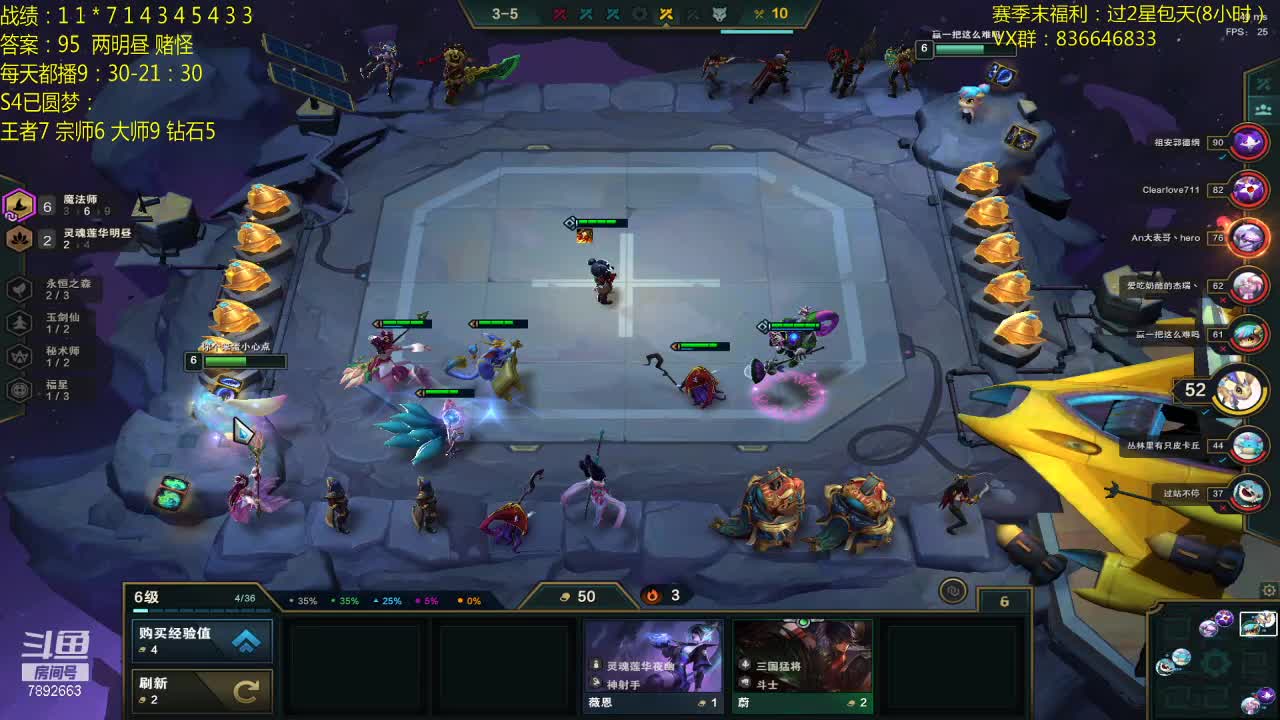Buy experience with the 购买经验值 button
The width and height of the screenshot is (1280, 720).
tap(202, 641)
